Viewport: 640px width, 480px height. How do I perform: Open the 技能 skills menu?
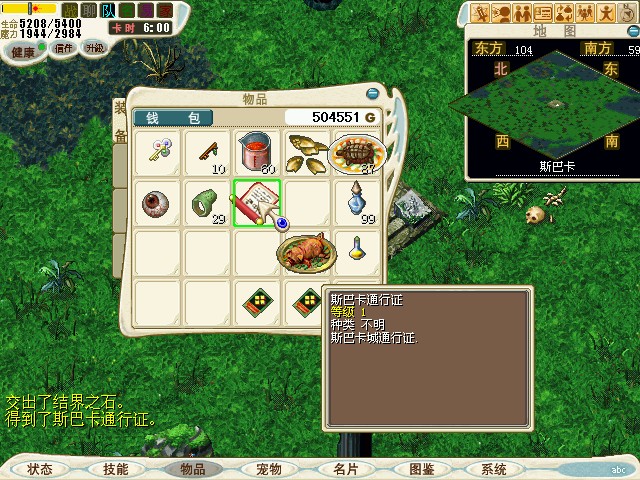(115, 469)
